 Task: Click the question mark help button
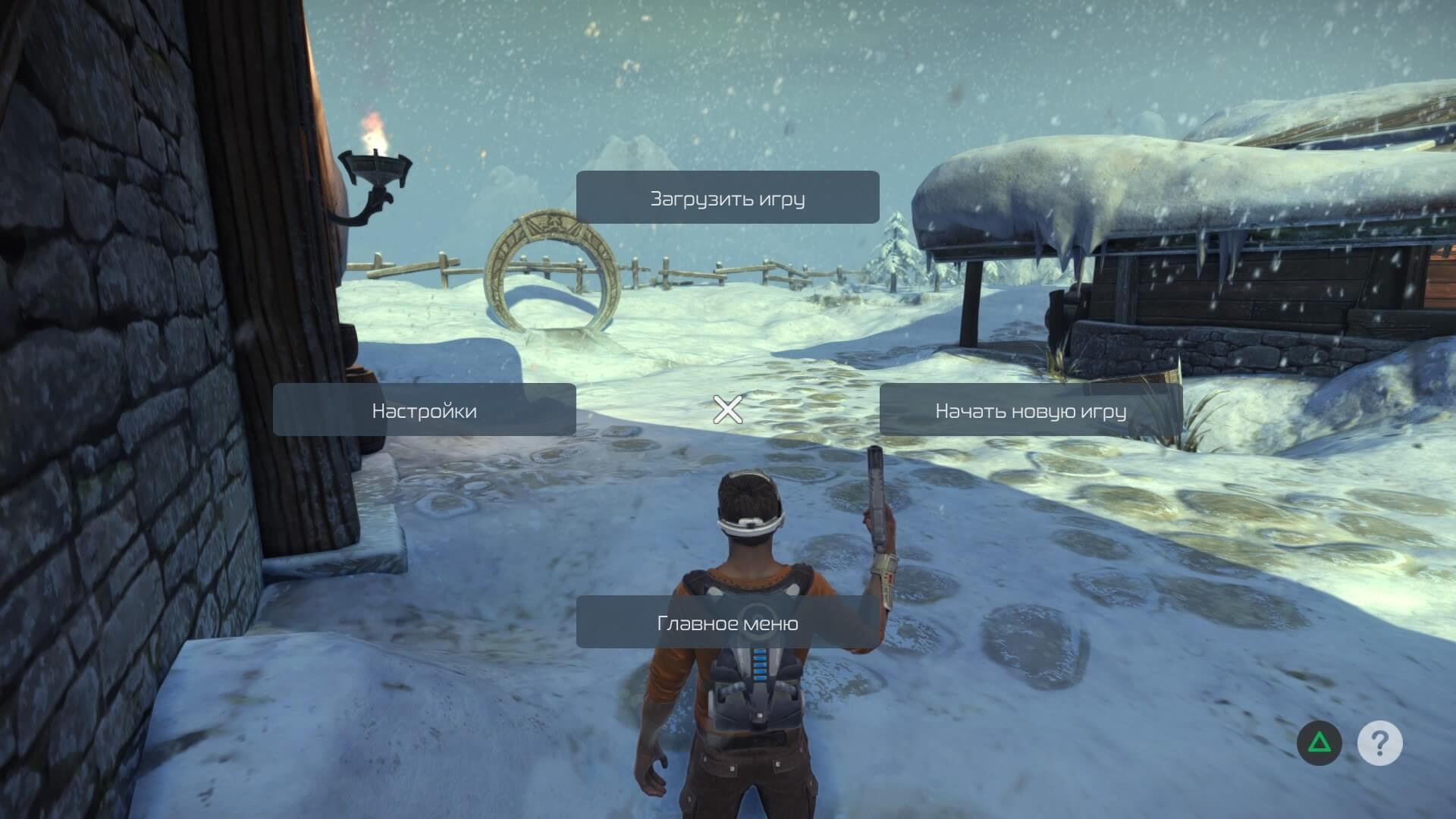pos(1379,742)
